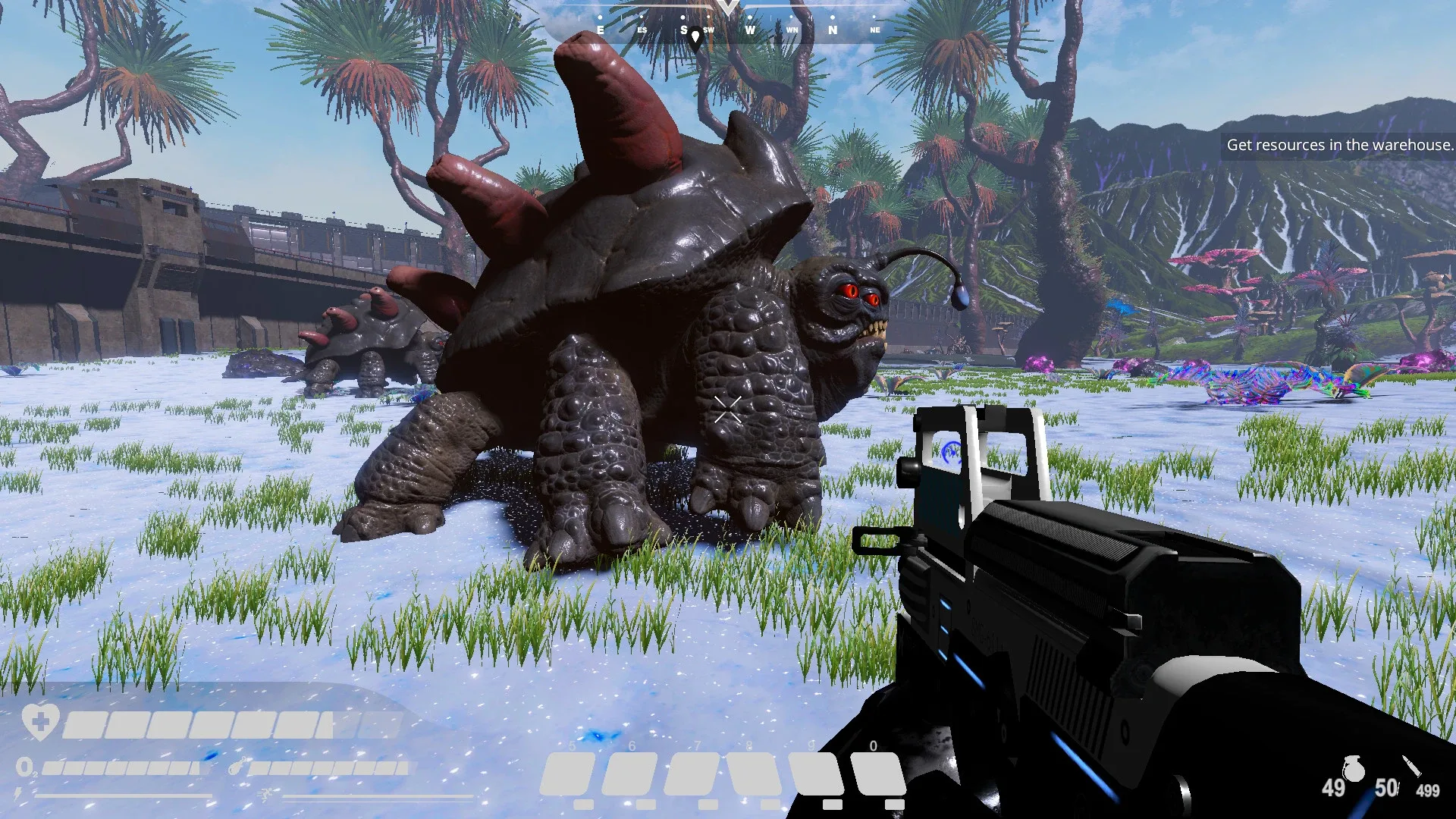Click the bullet icon beside reserve ammo
This screenshot has height=819, width=1456.
[1412, 766]
